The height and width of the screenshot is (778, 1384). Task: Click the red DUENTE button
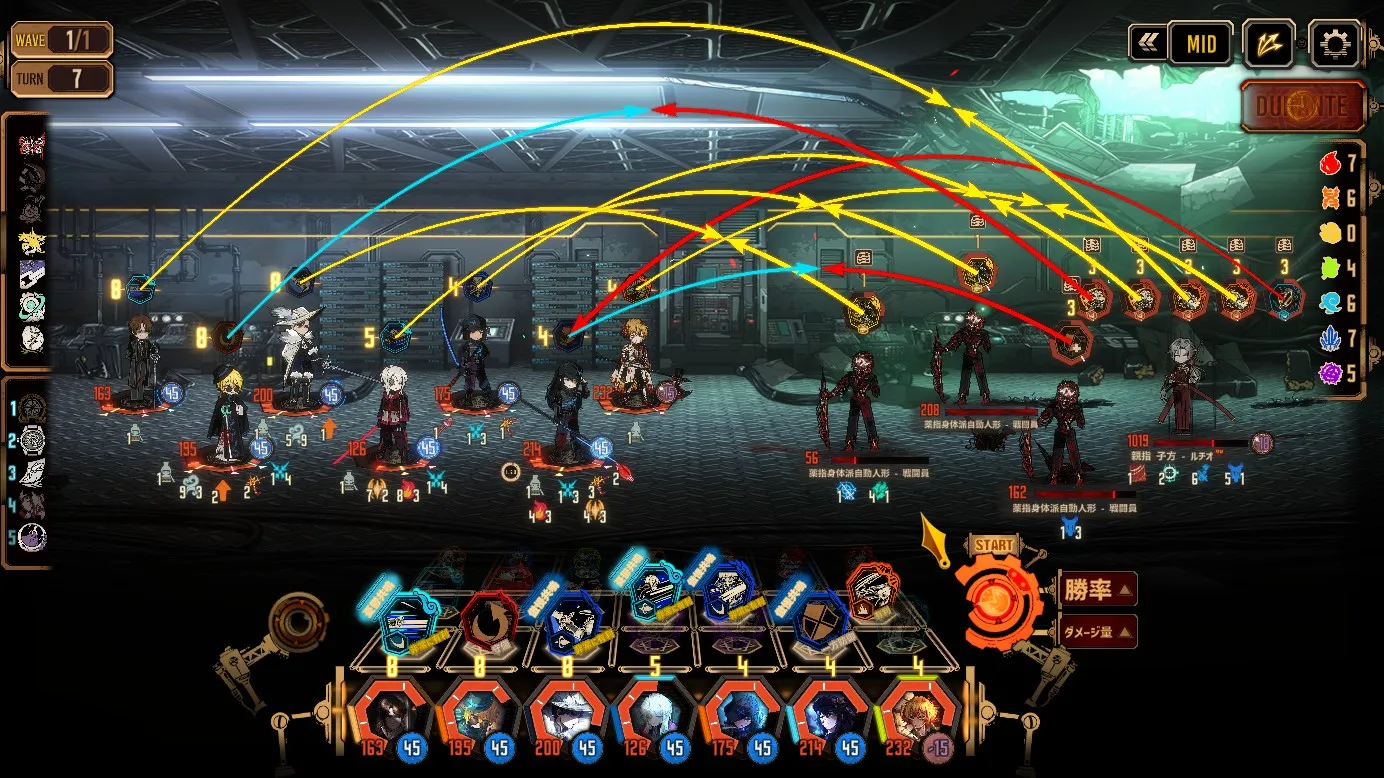click(1302, 106)
